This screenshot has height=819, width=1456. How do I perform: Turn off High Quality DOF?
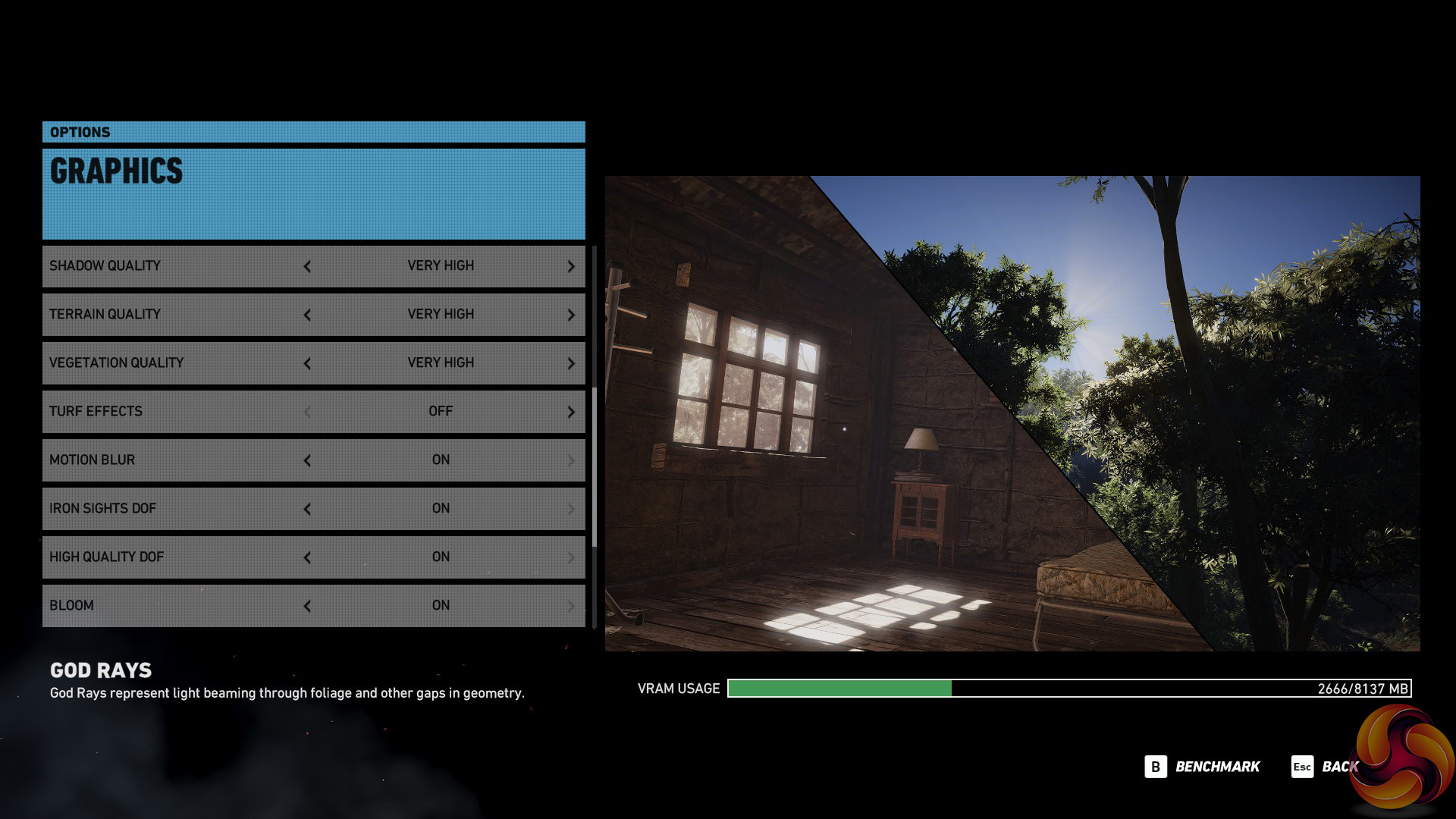point(307,557)
